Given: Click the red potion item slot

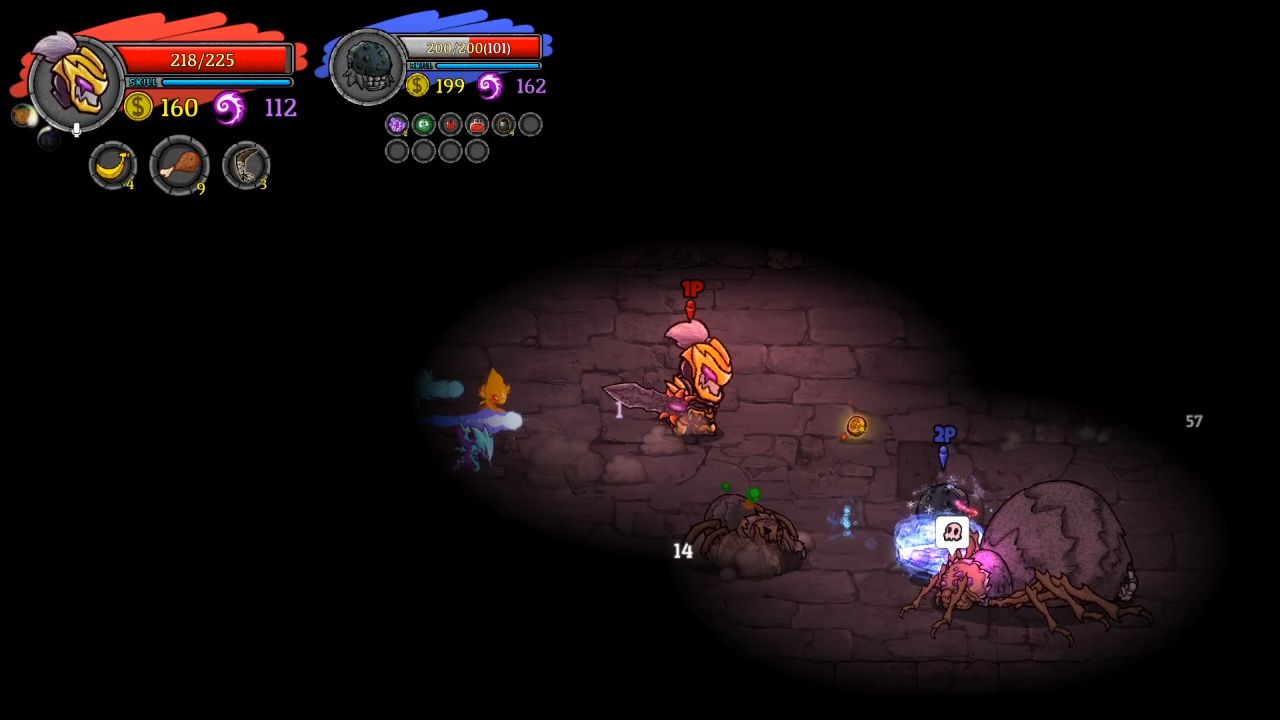Looking at the screenshot, I should (450, 124).
